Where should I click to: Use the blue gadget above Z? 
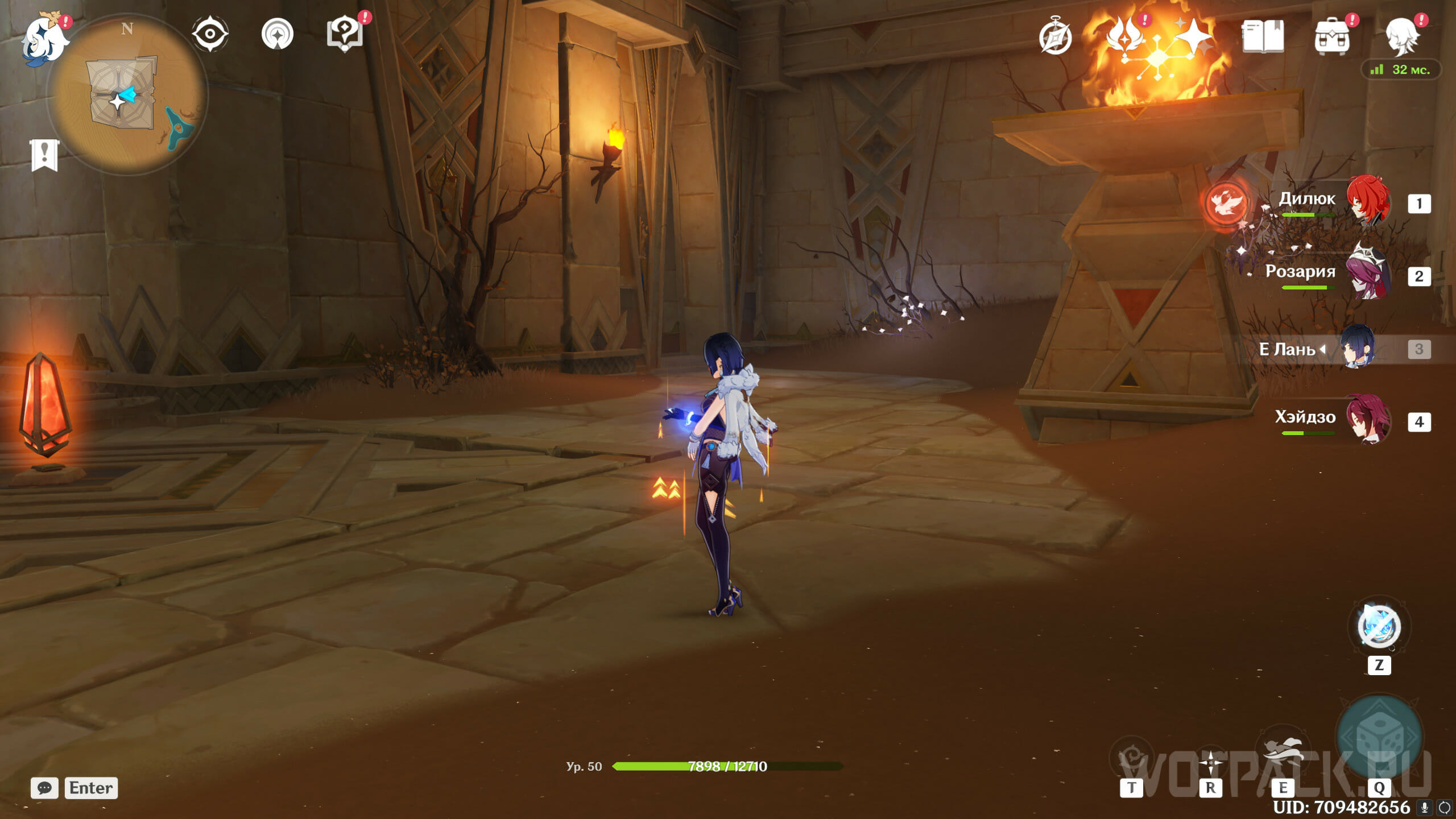click(1379, 627)
